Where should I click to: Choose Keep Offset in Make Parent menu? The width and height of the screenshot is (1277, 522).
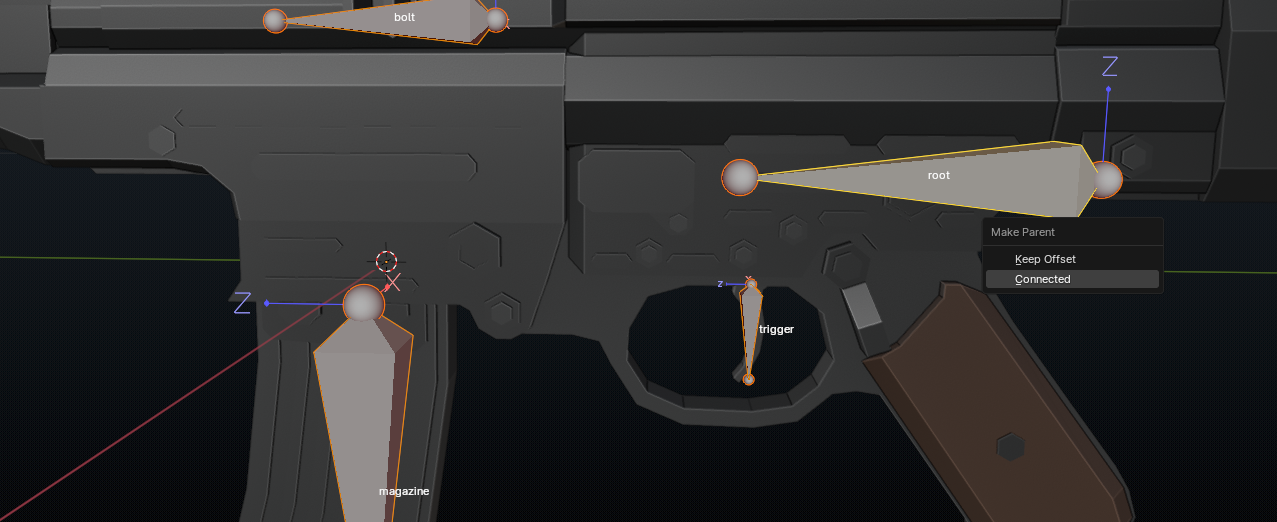point(1045,259)
